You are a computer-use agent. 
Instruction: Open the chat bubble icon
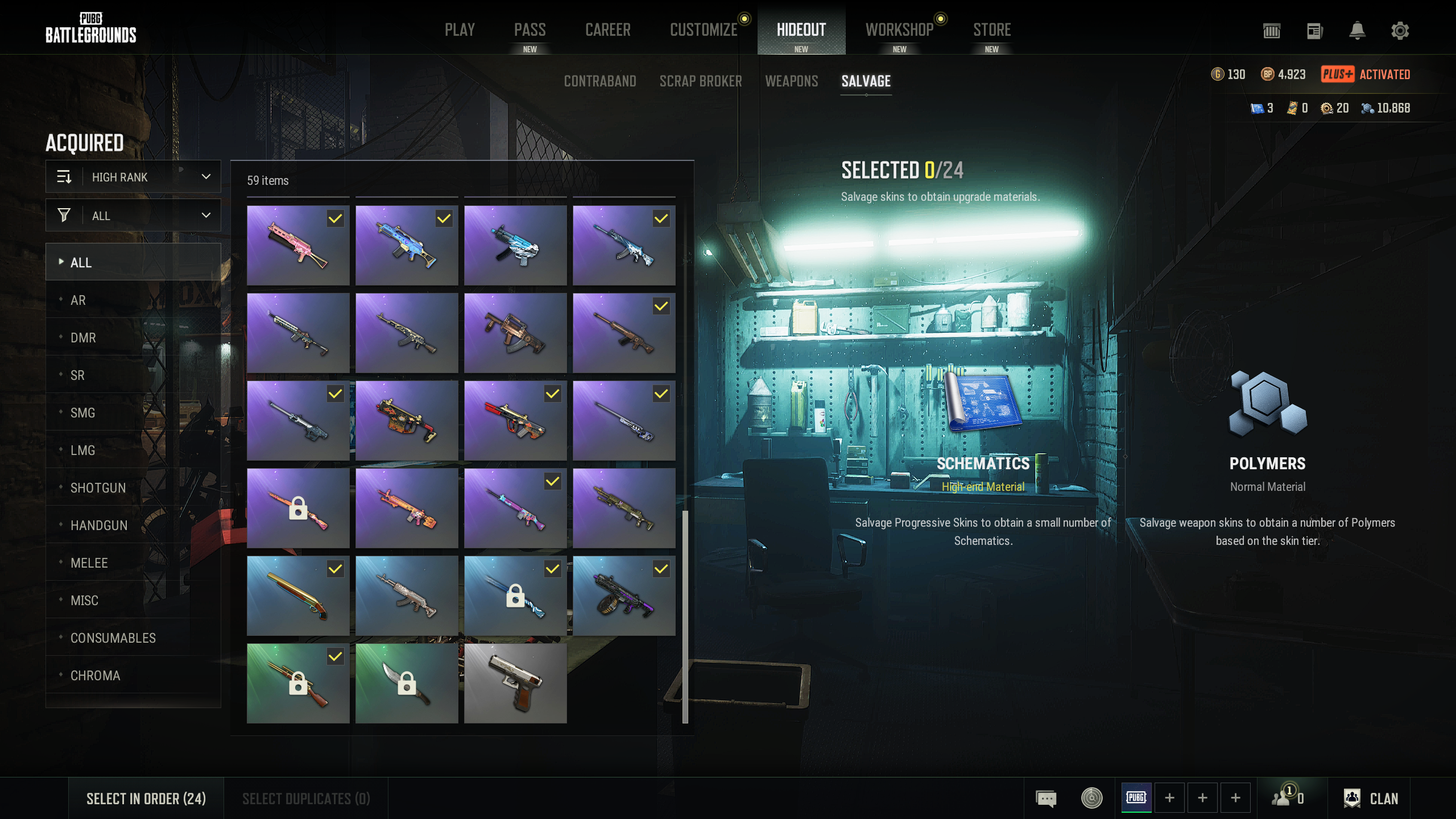coord(1046,799)
